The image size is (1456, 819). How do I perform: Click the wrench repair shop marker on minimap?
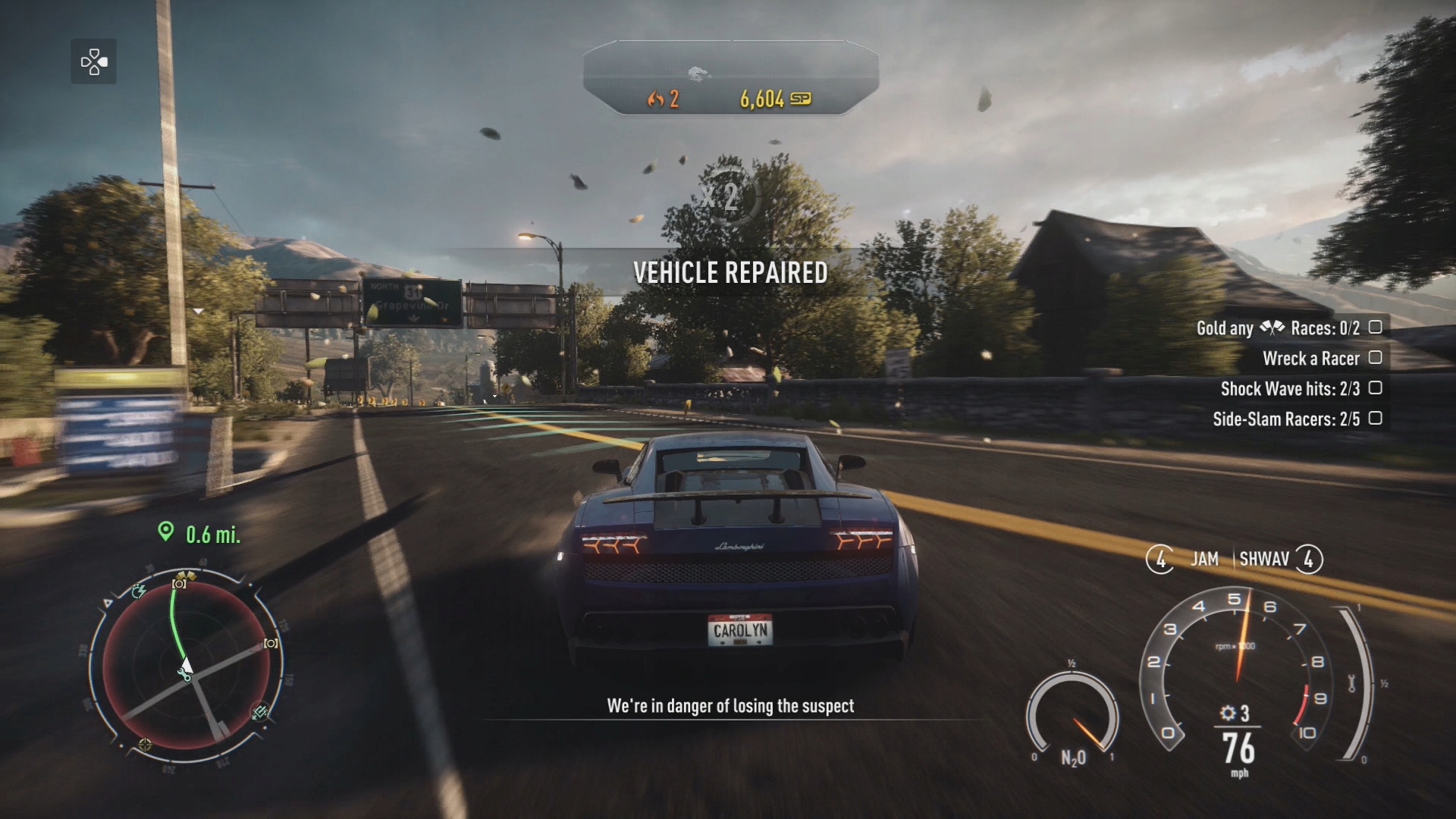coord(184,674)
